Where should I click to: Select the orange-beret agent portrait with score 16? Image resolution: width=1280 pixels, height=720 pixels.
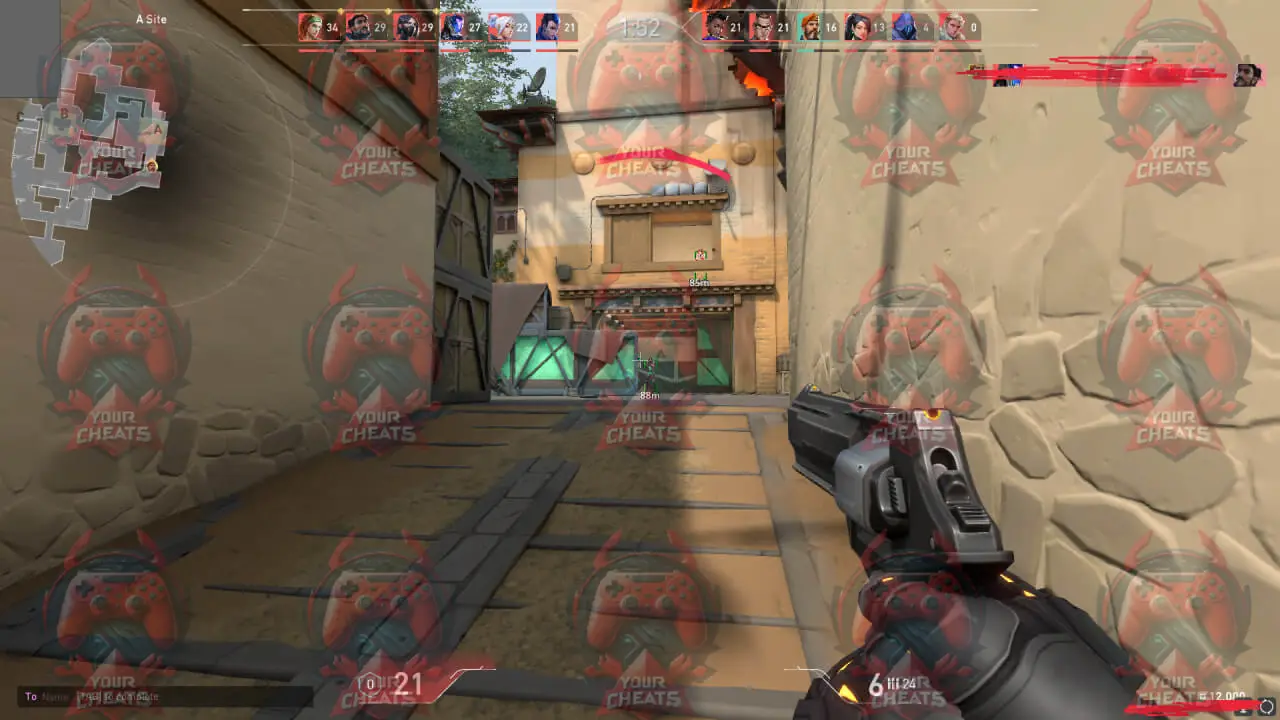[810, 27]
